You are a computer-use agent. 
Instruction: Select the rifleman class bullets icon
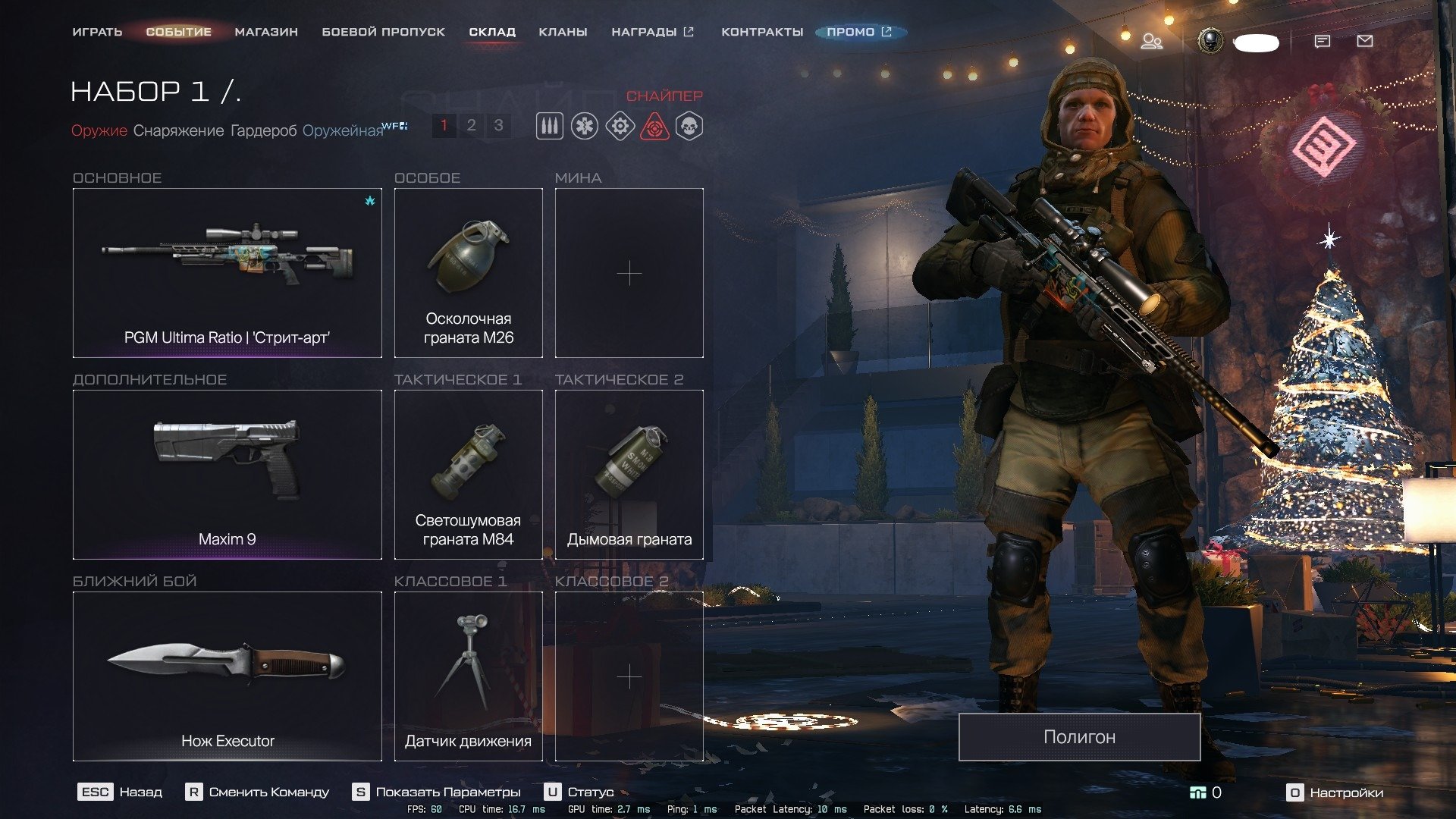[550, 126]
